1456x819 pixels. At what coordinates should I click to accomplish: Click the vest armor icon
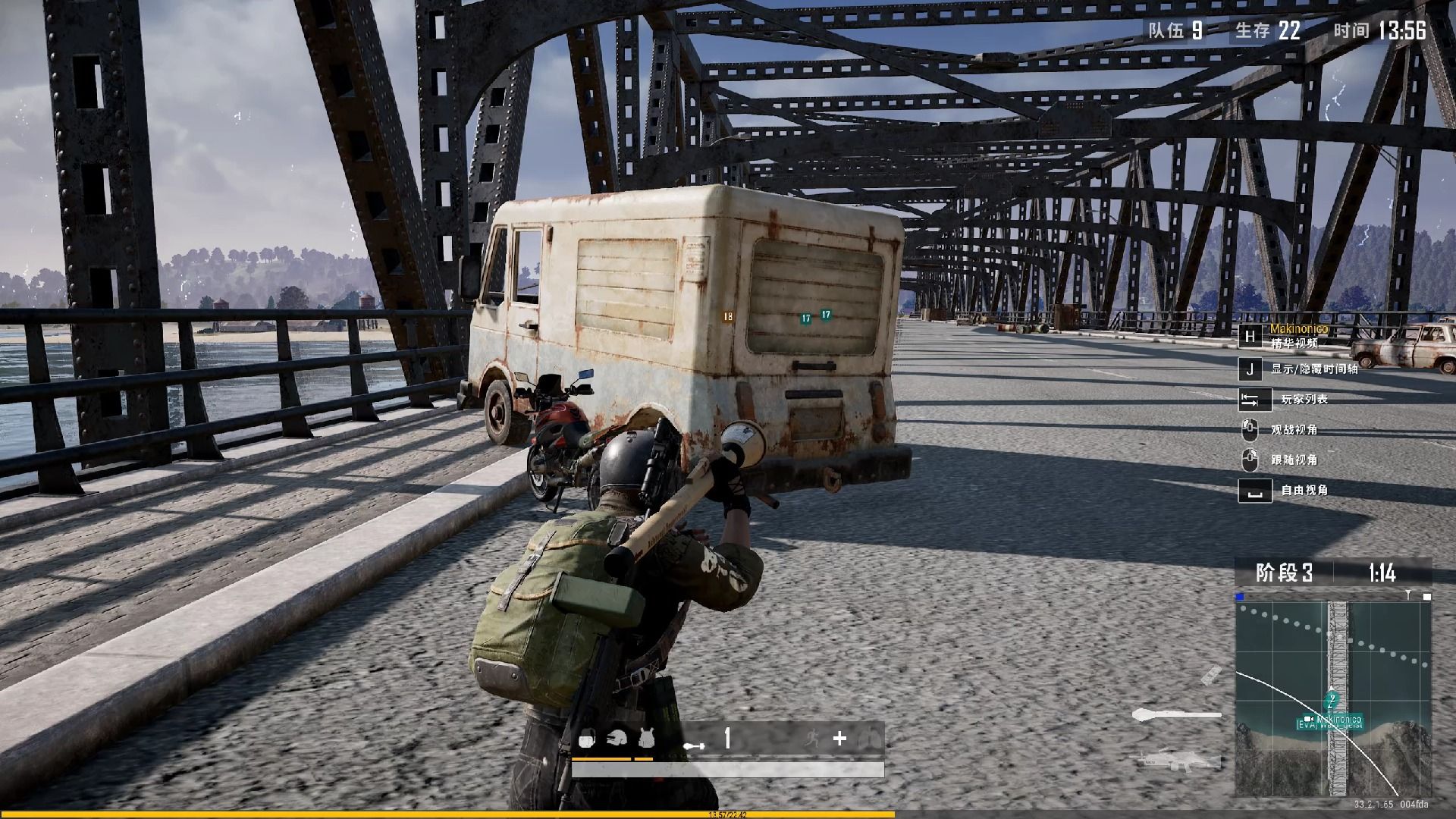pos(646,738)
